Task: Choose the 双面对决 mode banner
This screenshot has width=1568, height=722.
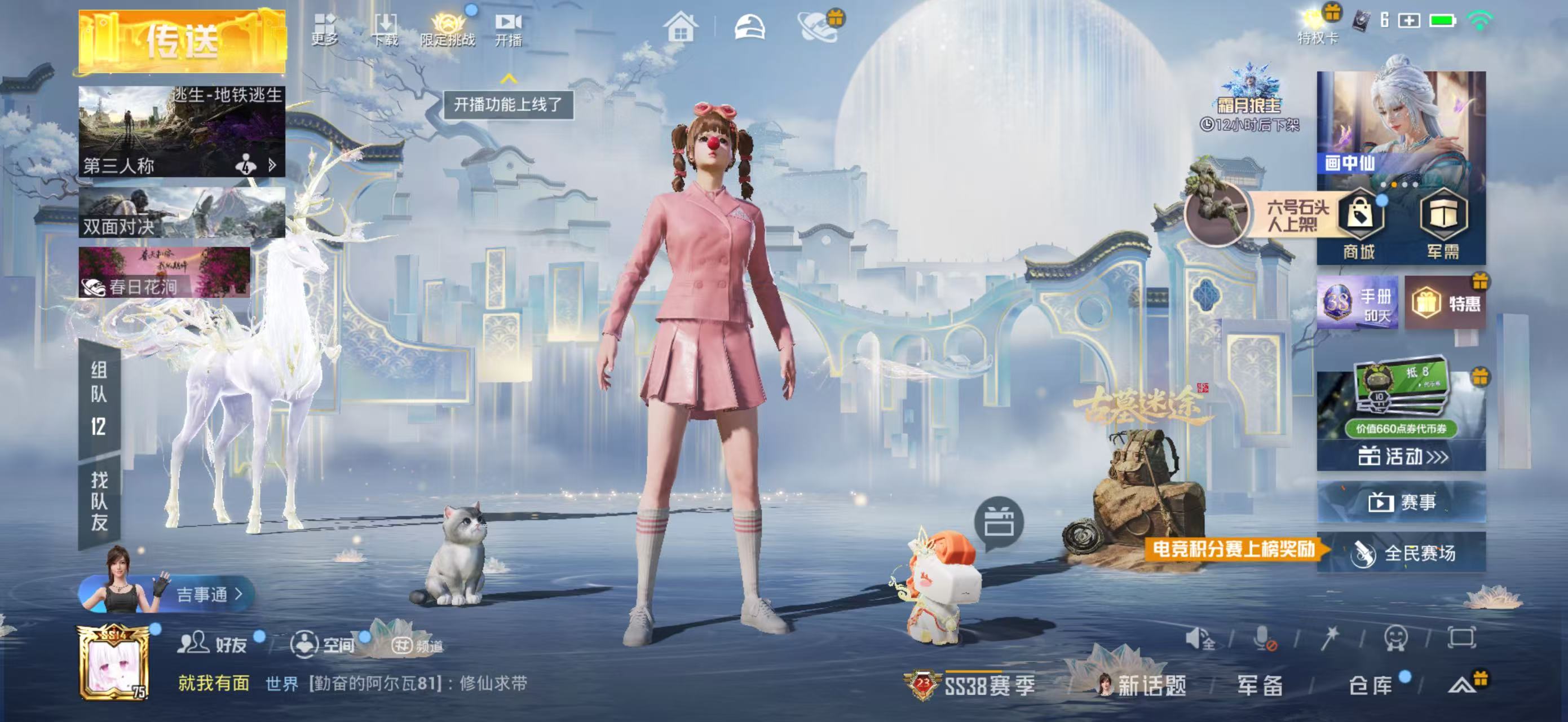Action: 182,213
